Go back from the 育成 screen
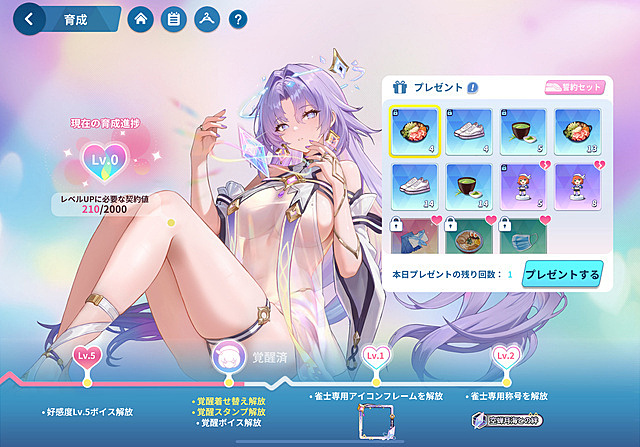The image size is (640, 447). pos(30,19)
